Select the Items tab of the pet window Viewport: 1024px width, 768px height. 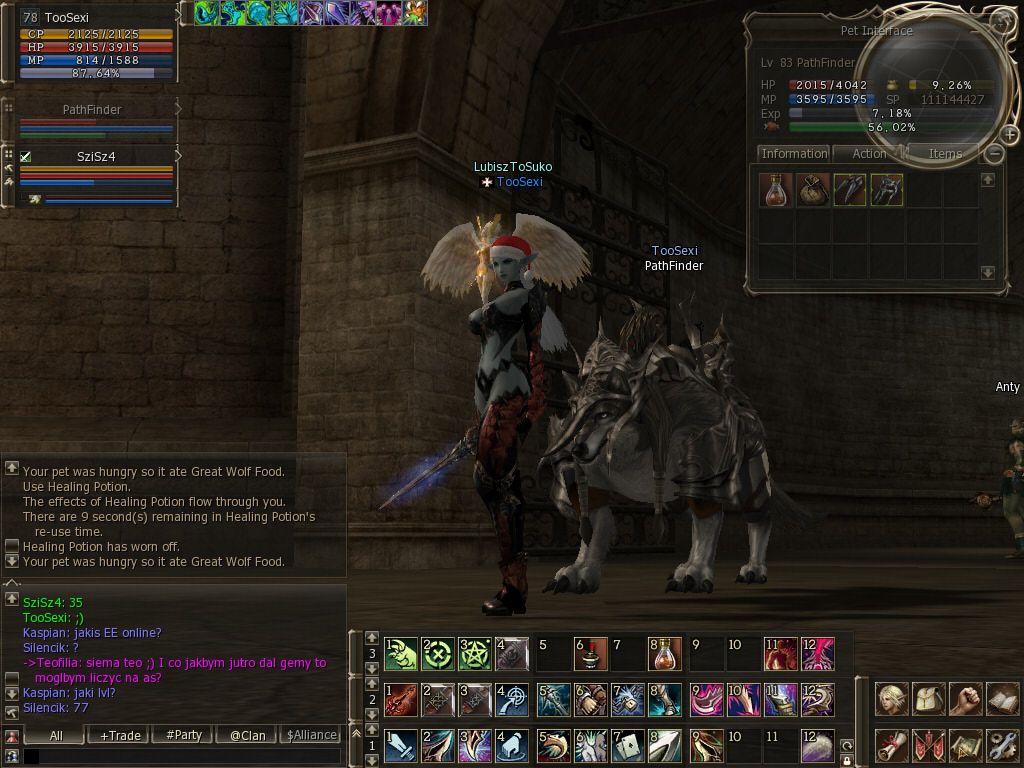click(944, 154)
